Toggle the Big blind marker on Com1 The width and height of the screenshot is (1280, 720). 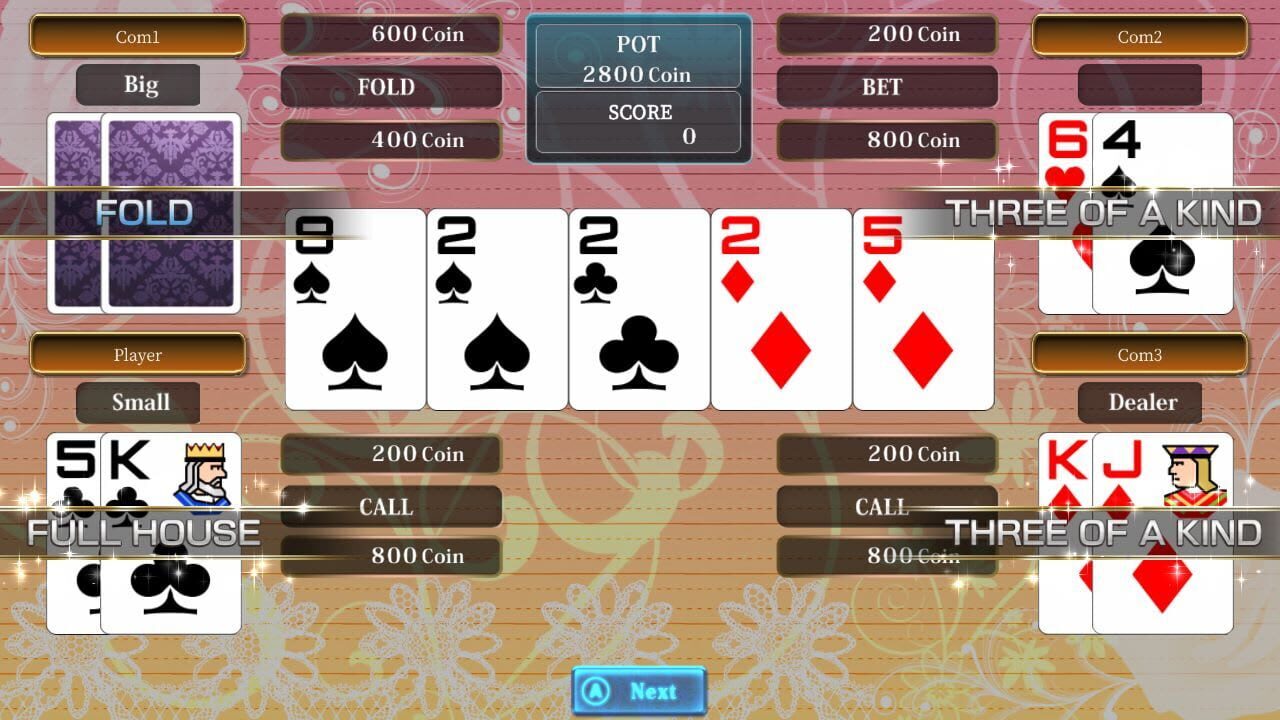coord(138,85)
